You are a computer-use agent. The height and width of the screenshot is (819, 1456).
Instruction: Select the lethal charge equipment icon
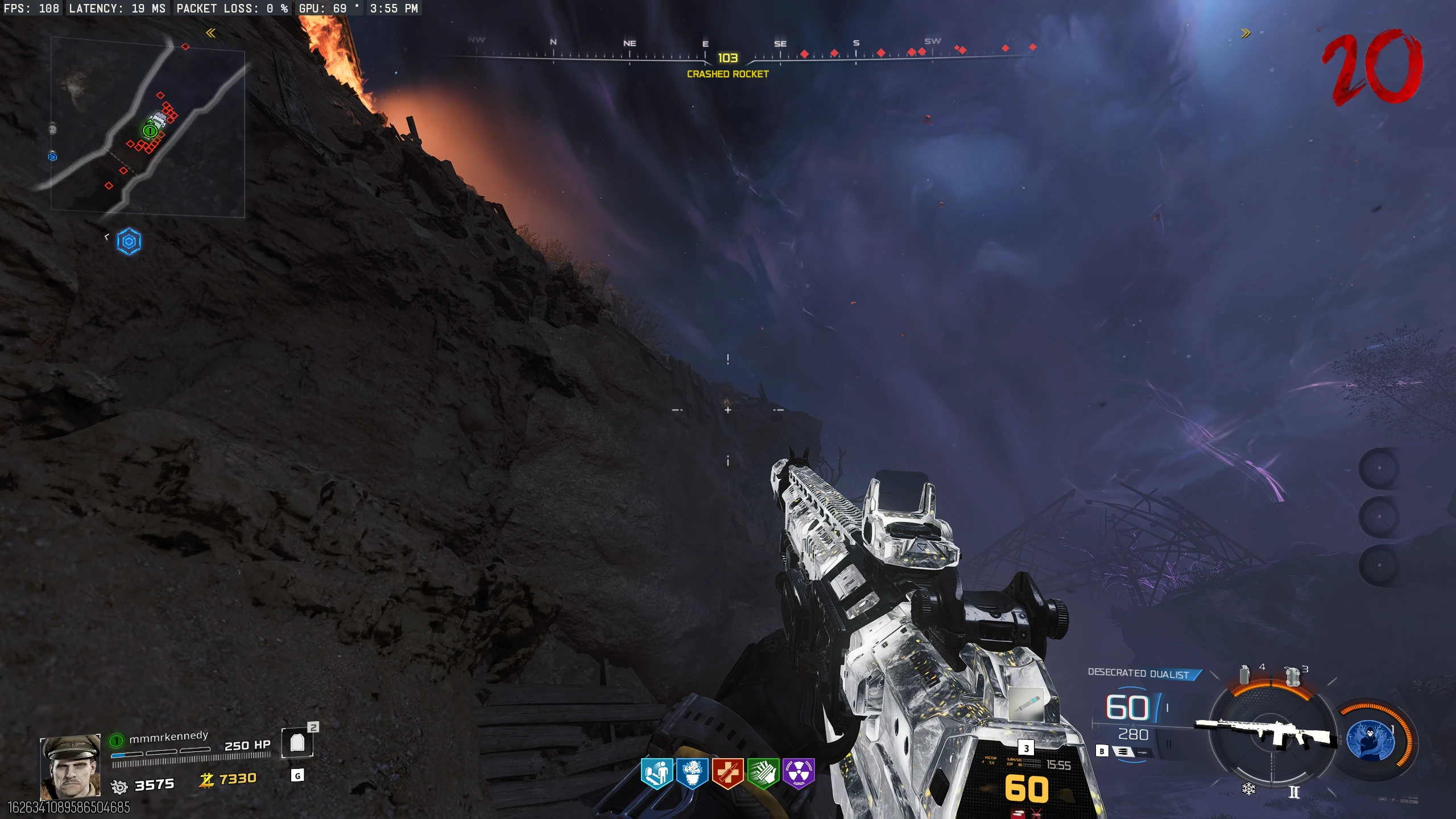1293,676
